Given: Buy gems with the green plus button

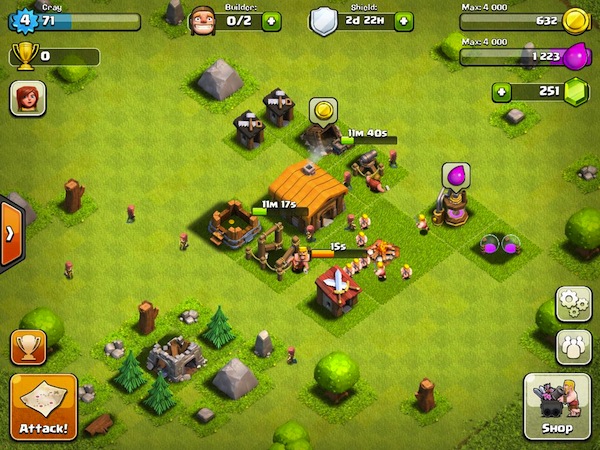Looking at the screenshot, I should pyautogui.click(x=501, y=93).
